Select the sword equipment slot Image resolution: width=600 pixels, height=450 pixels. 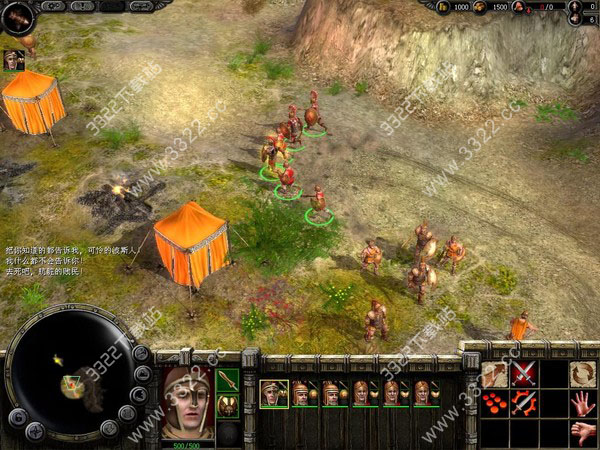click(x=228, y=380)
